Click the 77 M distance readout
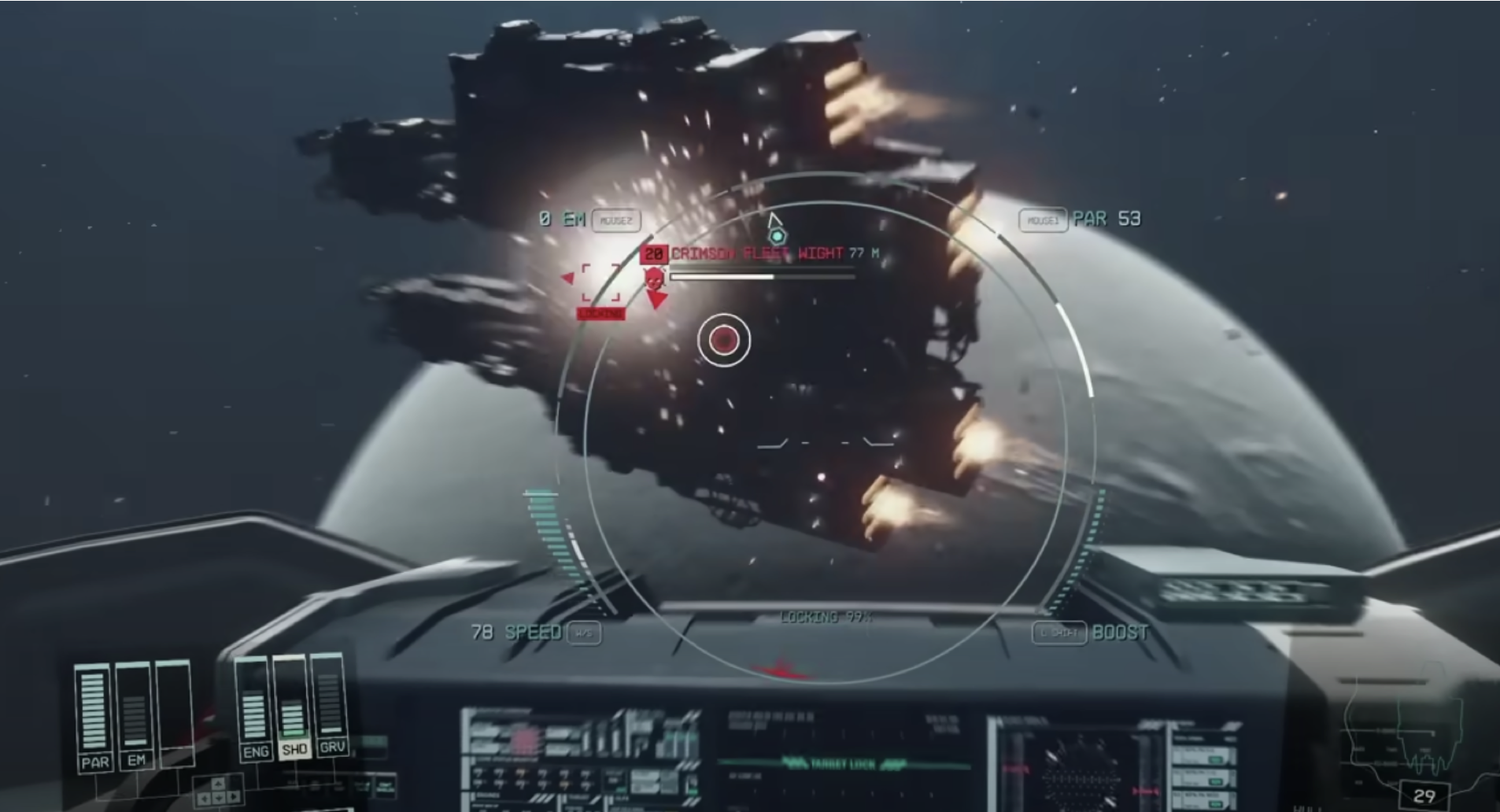The width and height of the screenshot is (1500, 812). pyautogui.click(x=864, y=254)
